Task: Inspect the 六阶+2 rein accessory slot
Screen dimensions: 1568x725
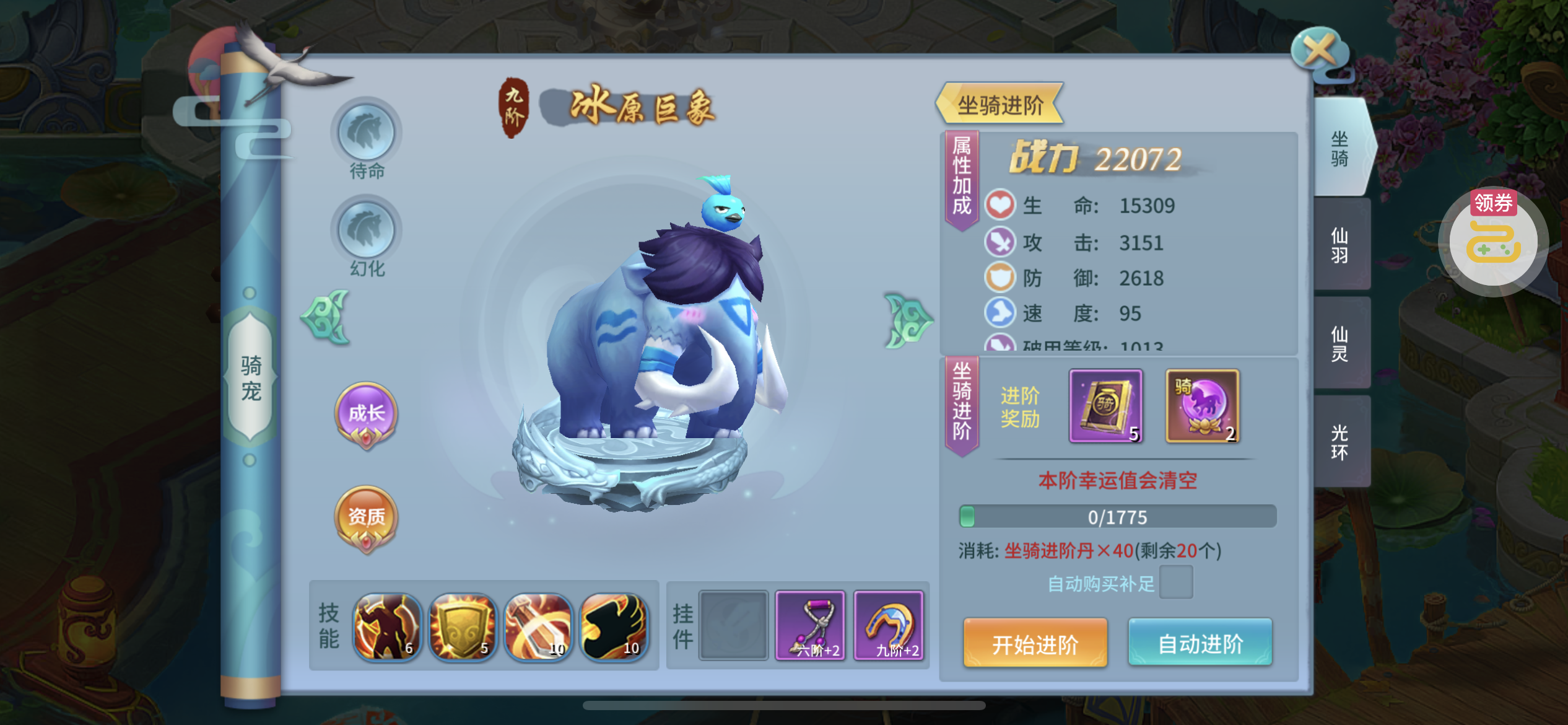Action: [811, 625]
